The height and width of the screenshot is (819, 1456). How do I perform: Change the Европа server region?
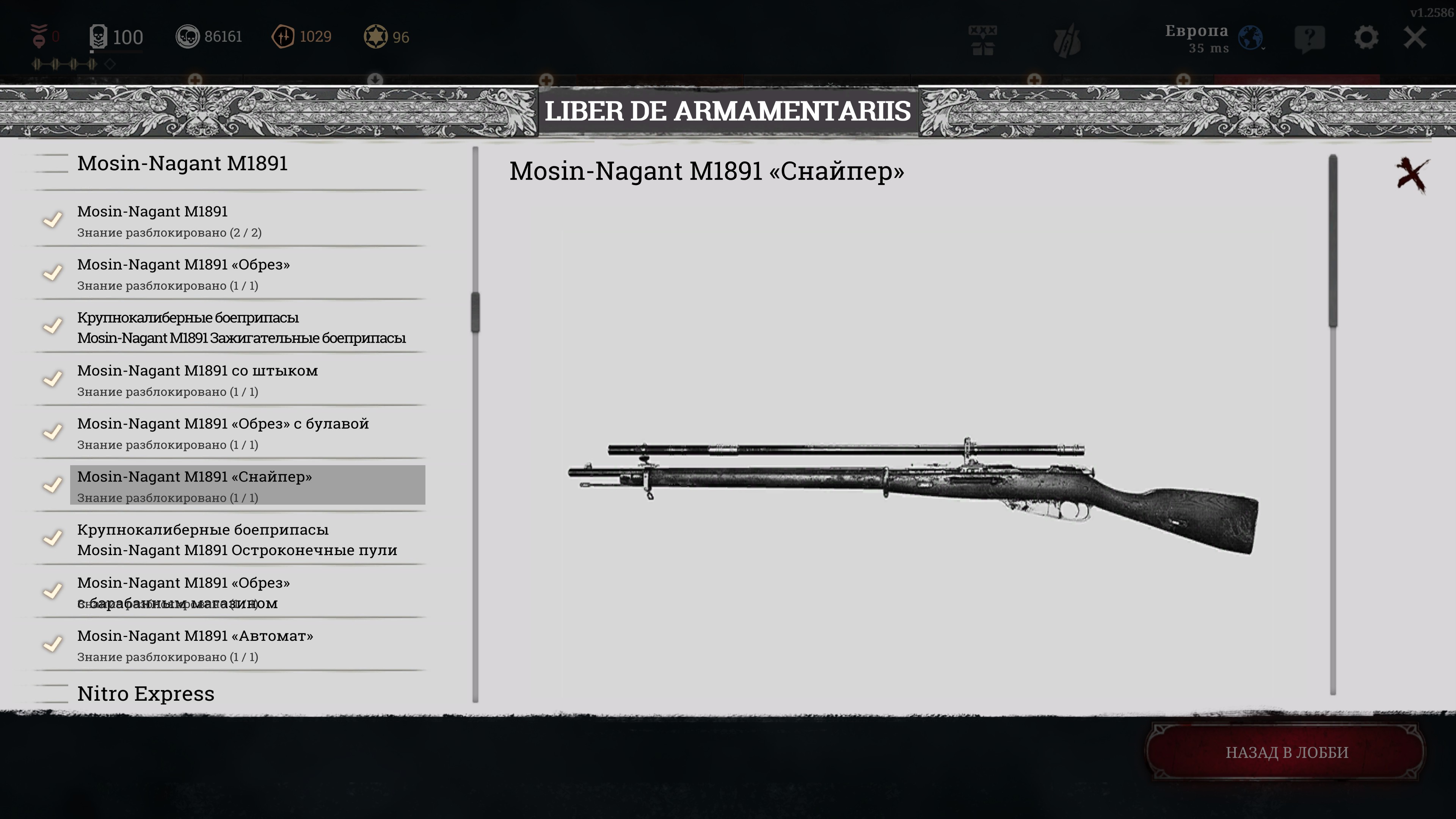(1213, 38)
